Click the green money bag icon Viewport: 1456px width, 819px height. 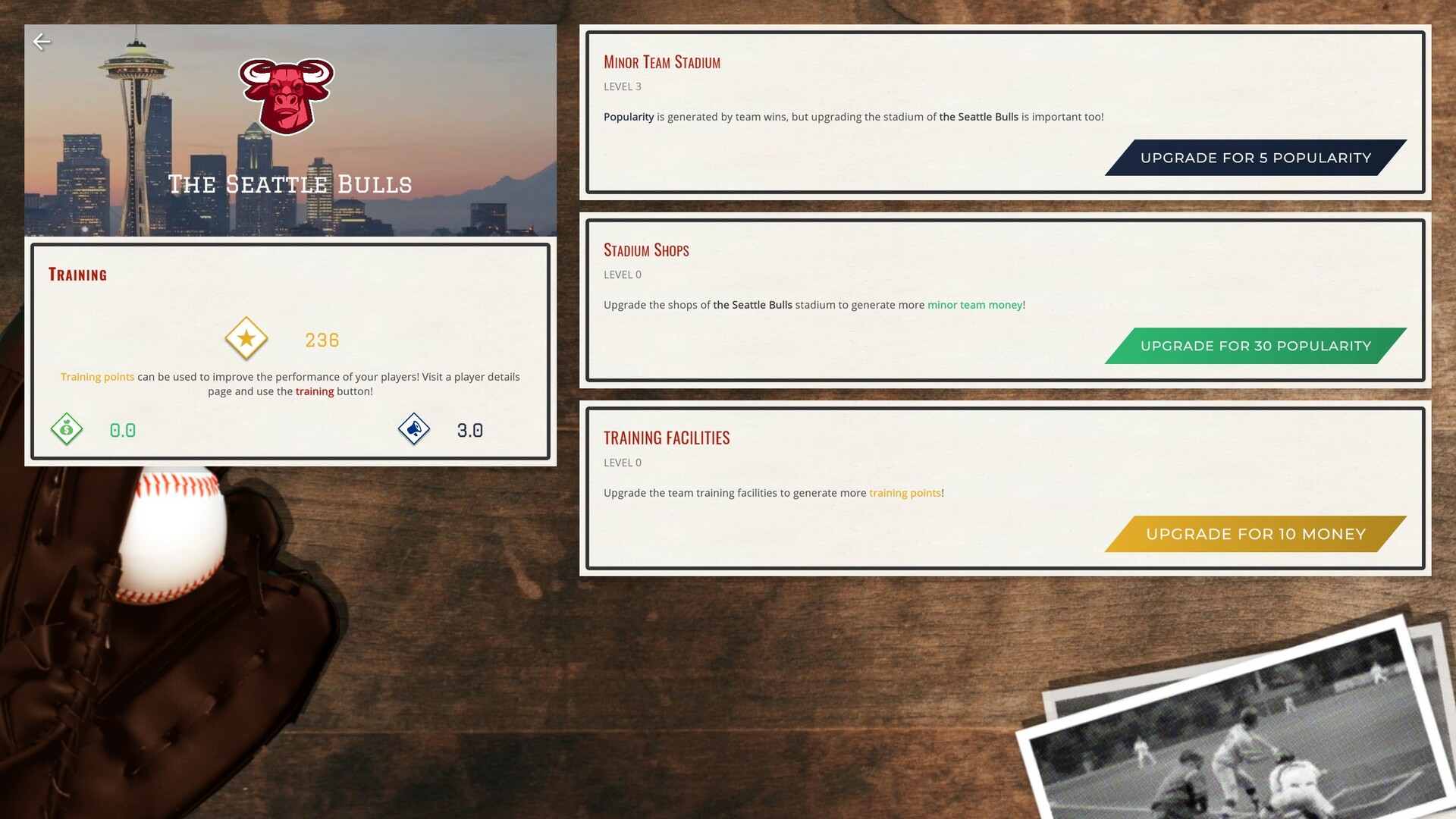pyautogui.click(x=67, y=428)
